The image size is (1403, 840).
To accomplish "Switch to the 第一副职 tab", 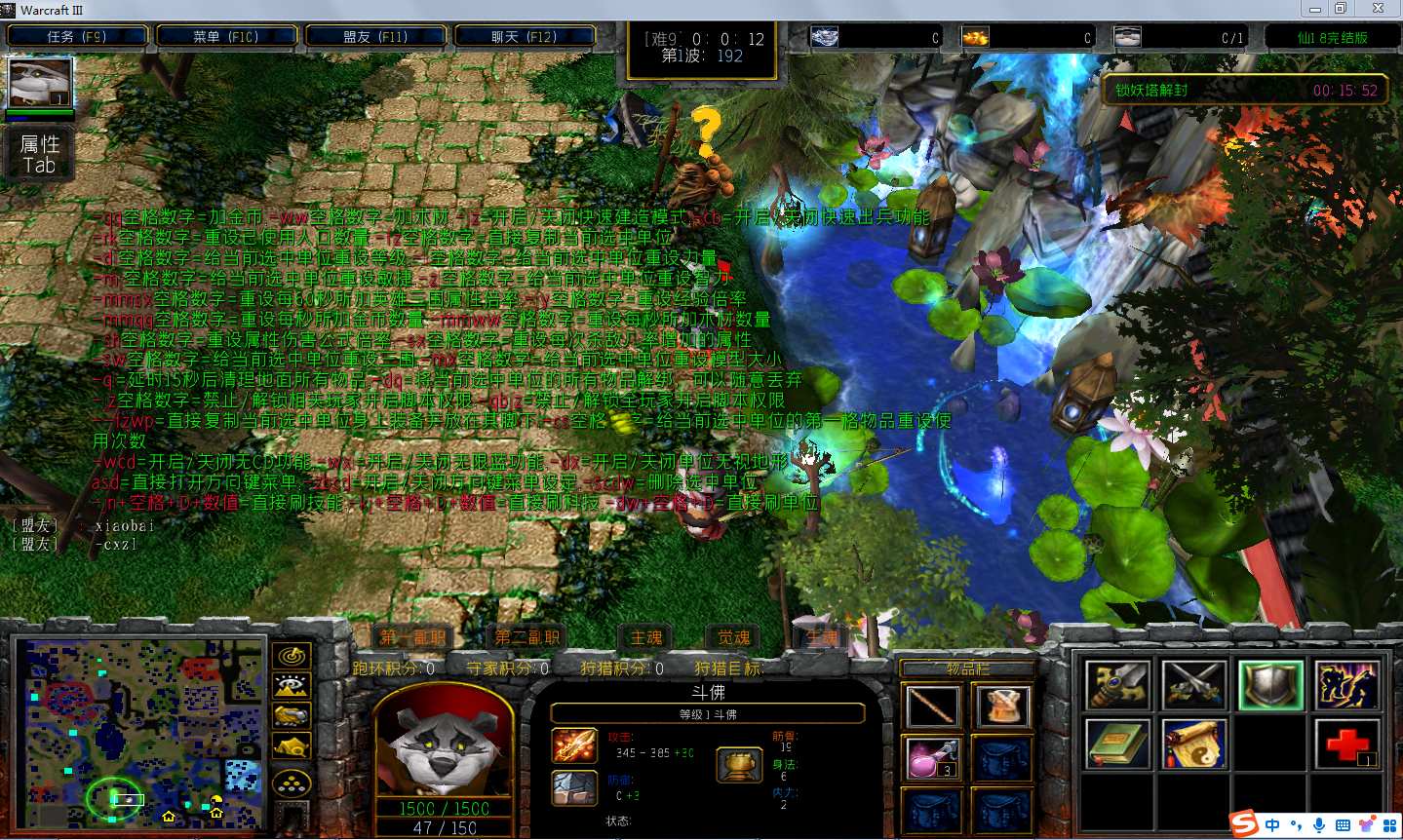I will [x=413, y=637].
